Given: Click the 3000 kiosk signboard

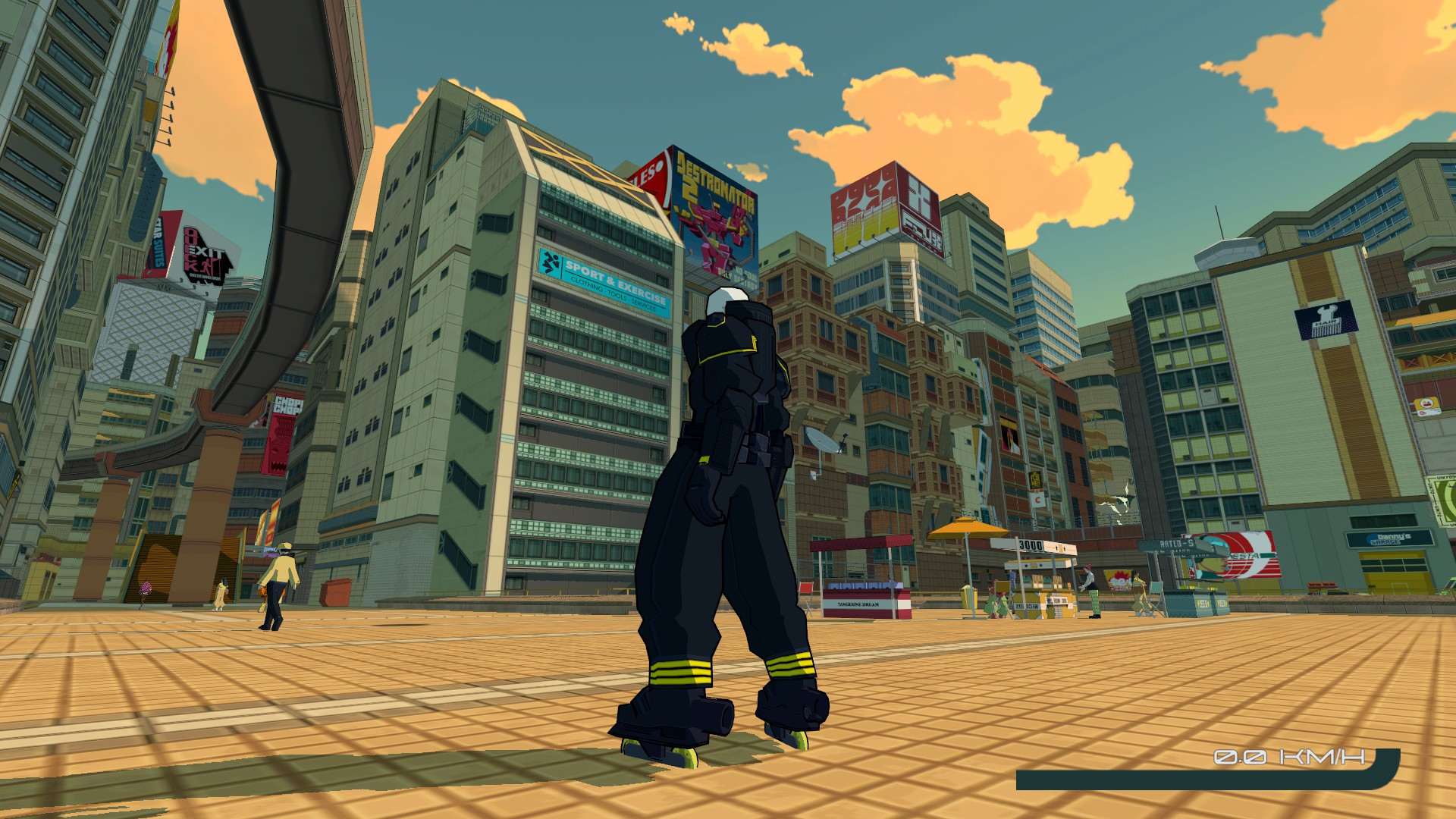Looking at the screenshot, I should [x=1031, y=545].
